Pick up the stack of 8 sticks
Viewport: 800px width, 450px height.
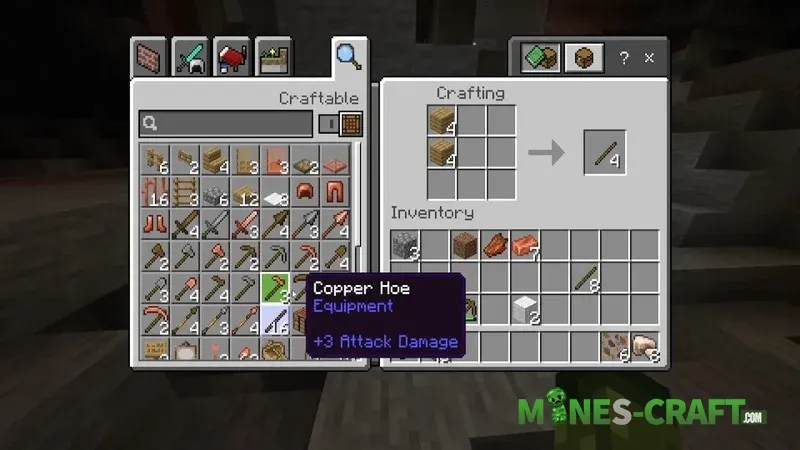(x=585, y=277)
